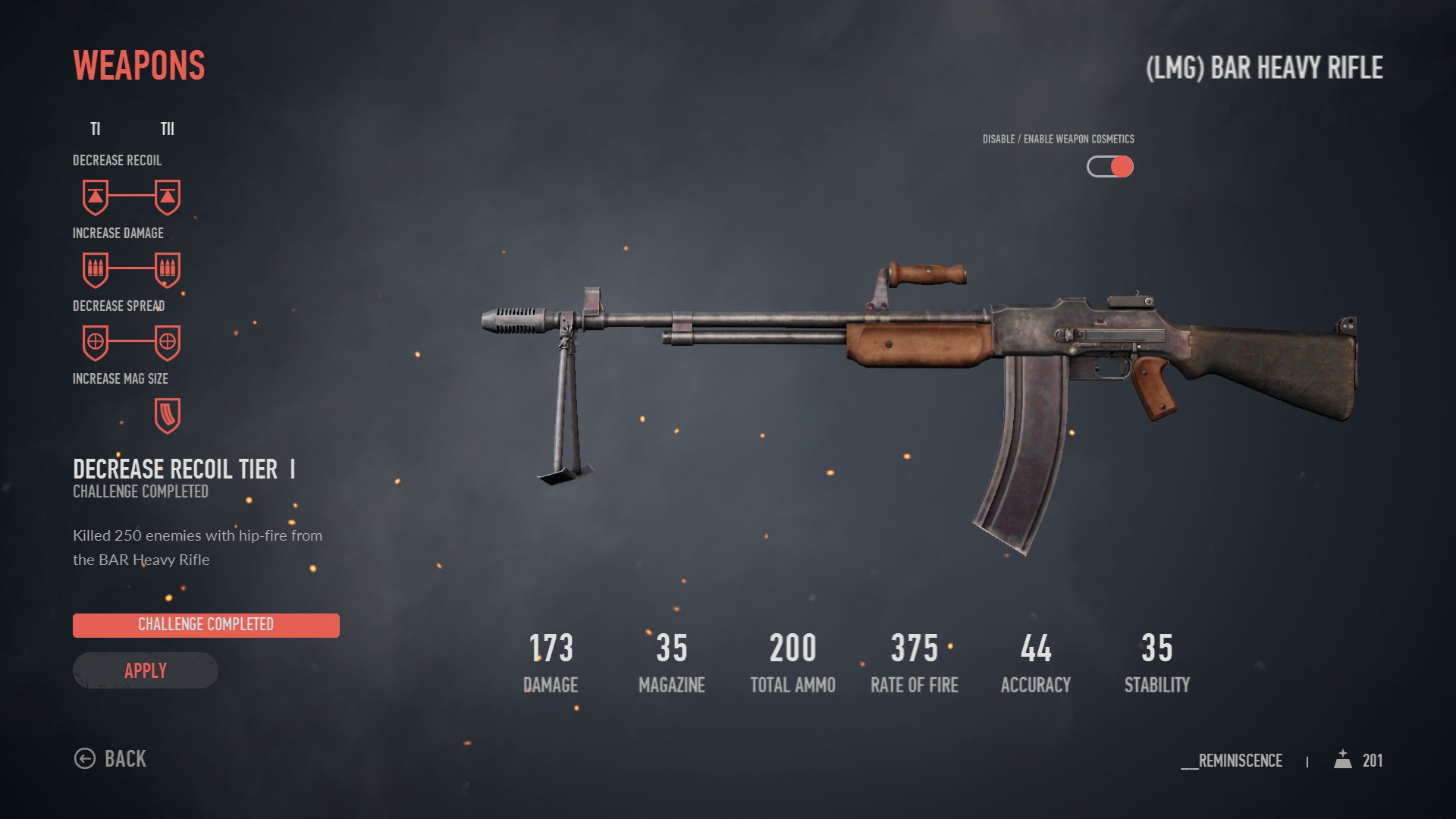Screen dimensions: 1456x819
Task: Click the Challenge Completed banner
Action: point(206,625)
